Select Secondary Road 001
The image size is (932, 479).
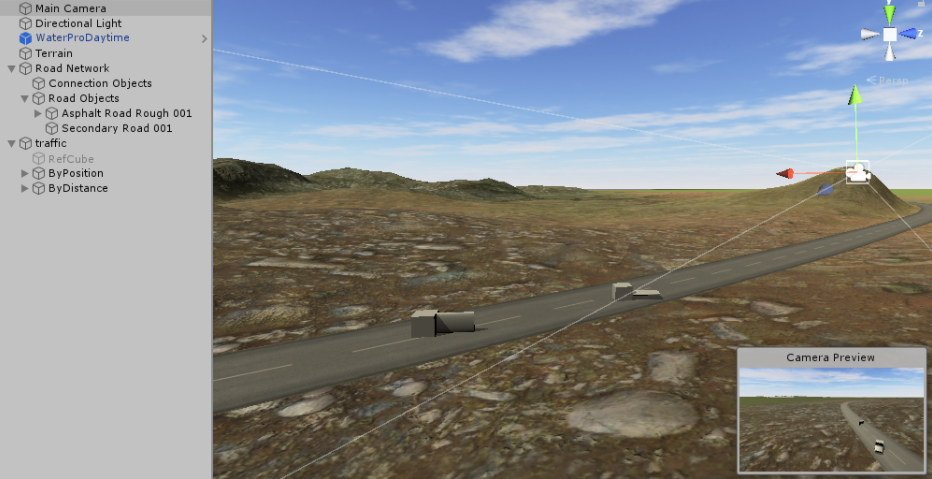(116, 128)
